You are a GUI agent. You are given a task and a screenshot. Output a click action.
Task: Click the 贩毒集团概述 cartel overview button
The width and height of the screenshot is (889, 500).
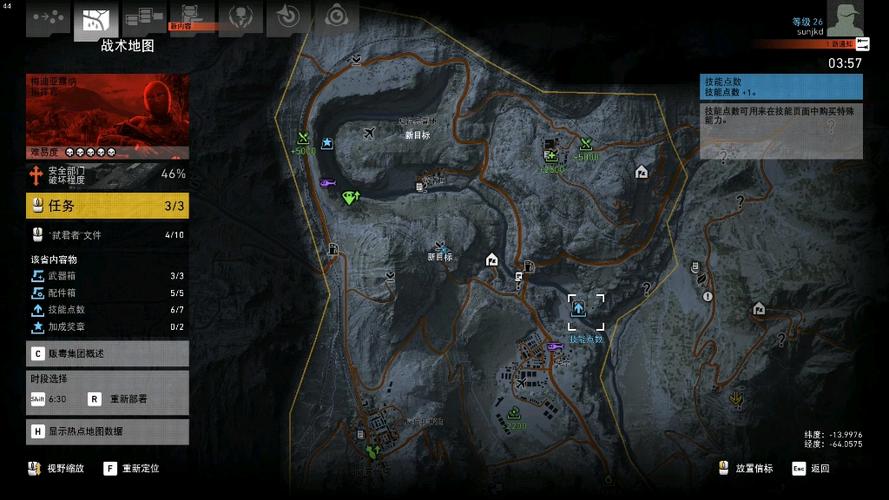point(107,353)
